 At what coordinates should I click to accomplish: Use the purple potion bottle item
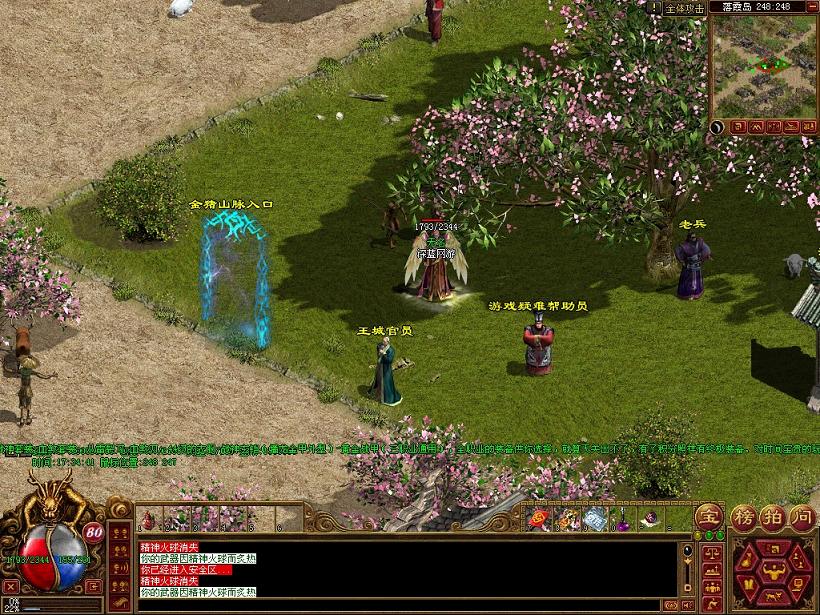pyautogui.click(x=623, y=519)
